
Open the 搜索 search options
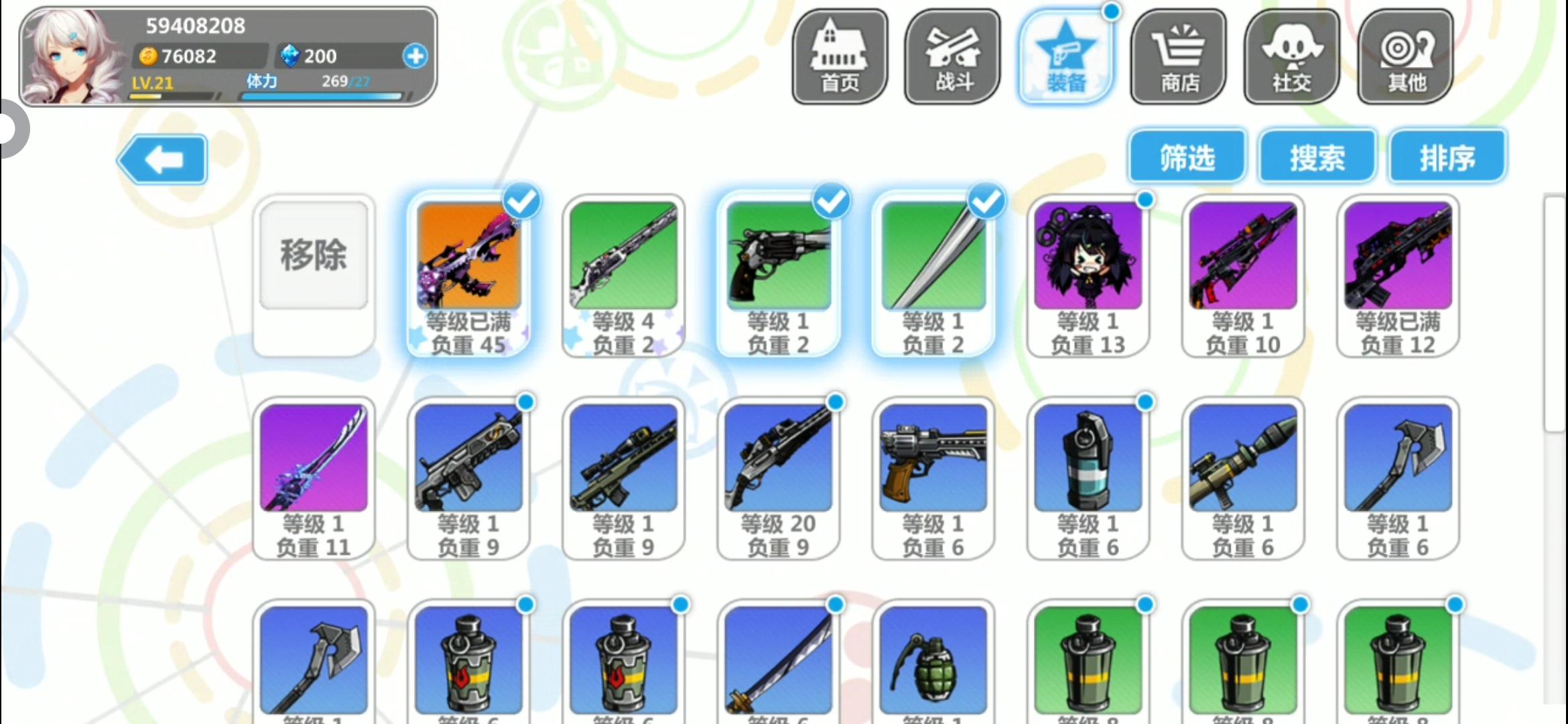(1316, 156)
